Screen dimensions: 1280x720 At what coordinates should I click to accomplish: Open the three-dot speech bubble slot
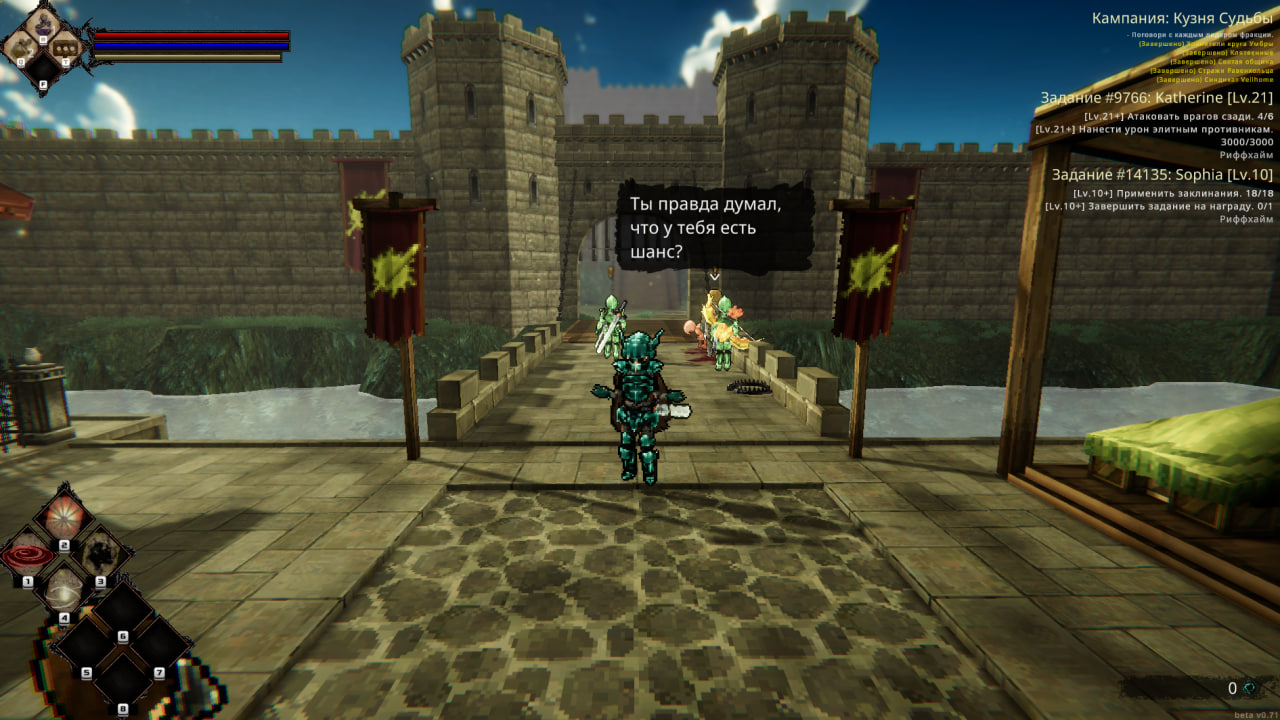[x=65, y=46]
